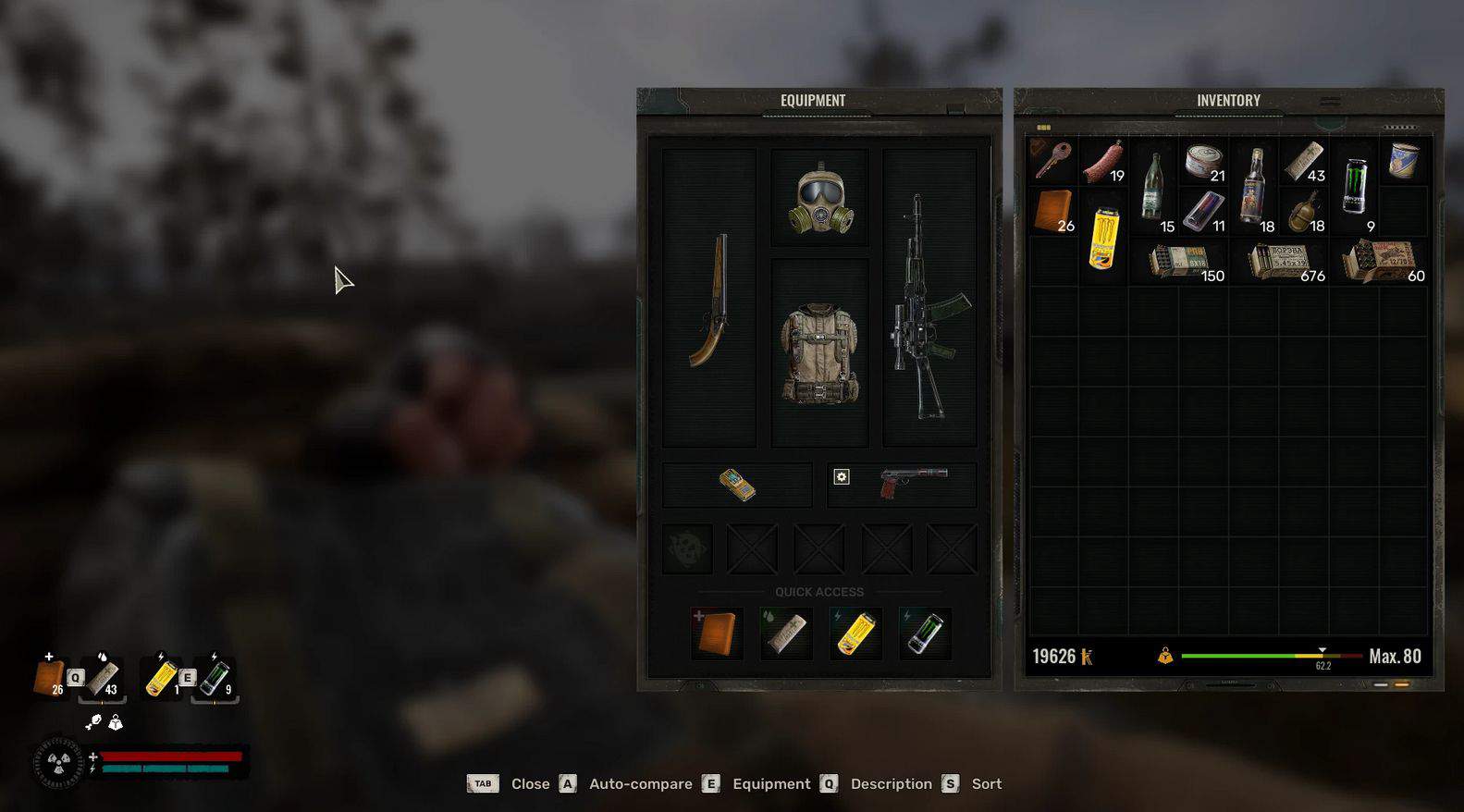Click the green energy drink in Quick Access
This screenshot has height=812, width=1464.
click(925, 634)
